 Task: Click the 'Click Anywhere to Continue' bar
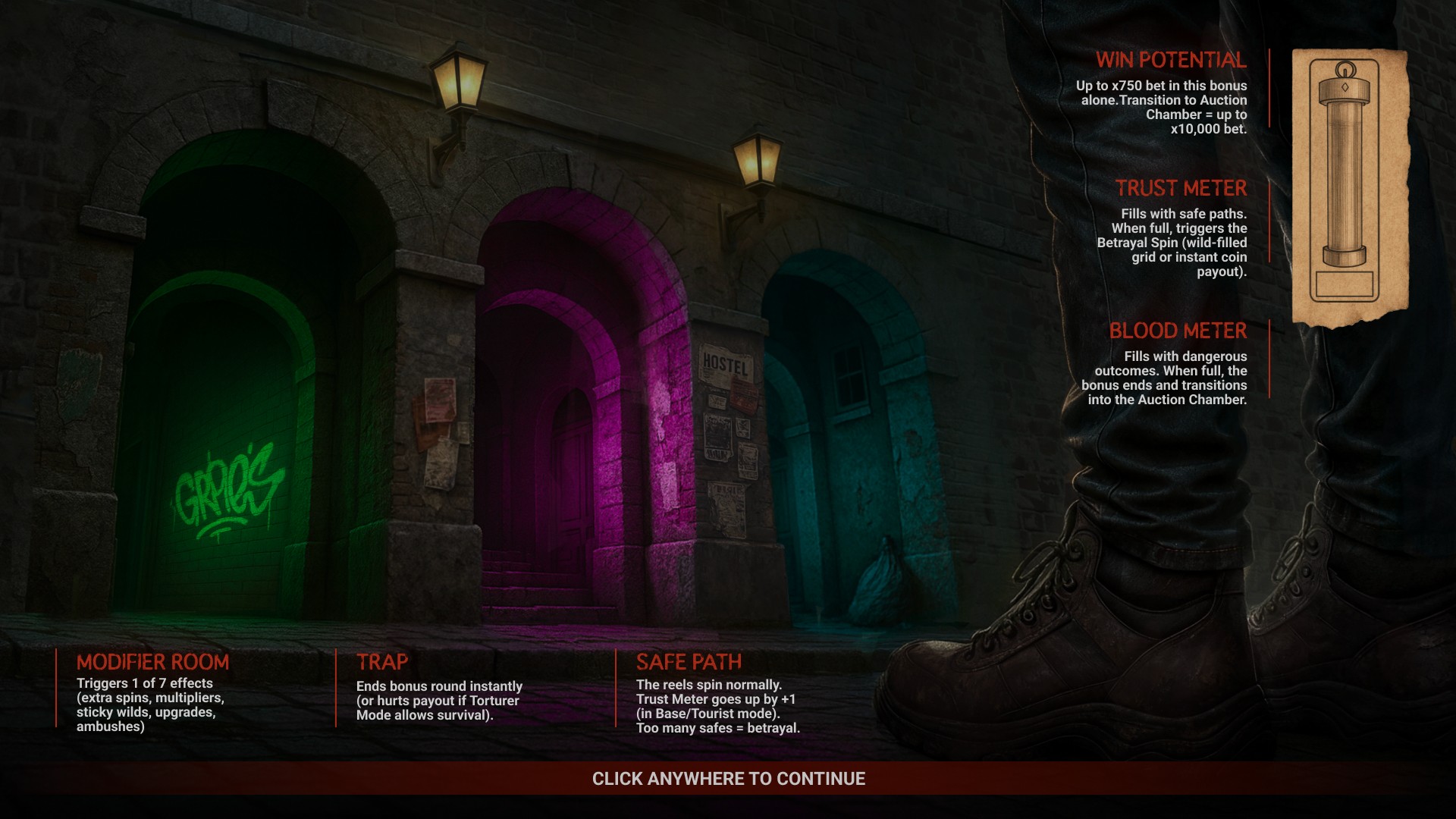coord(728,779)
